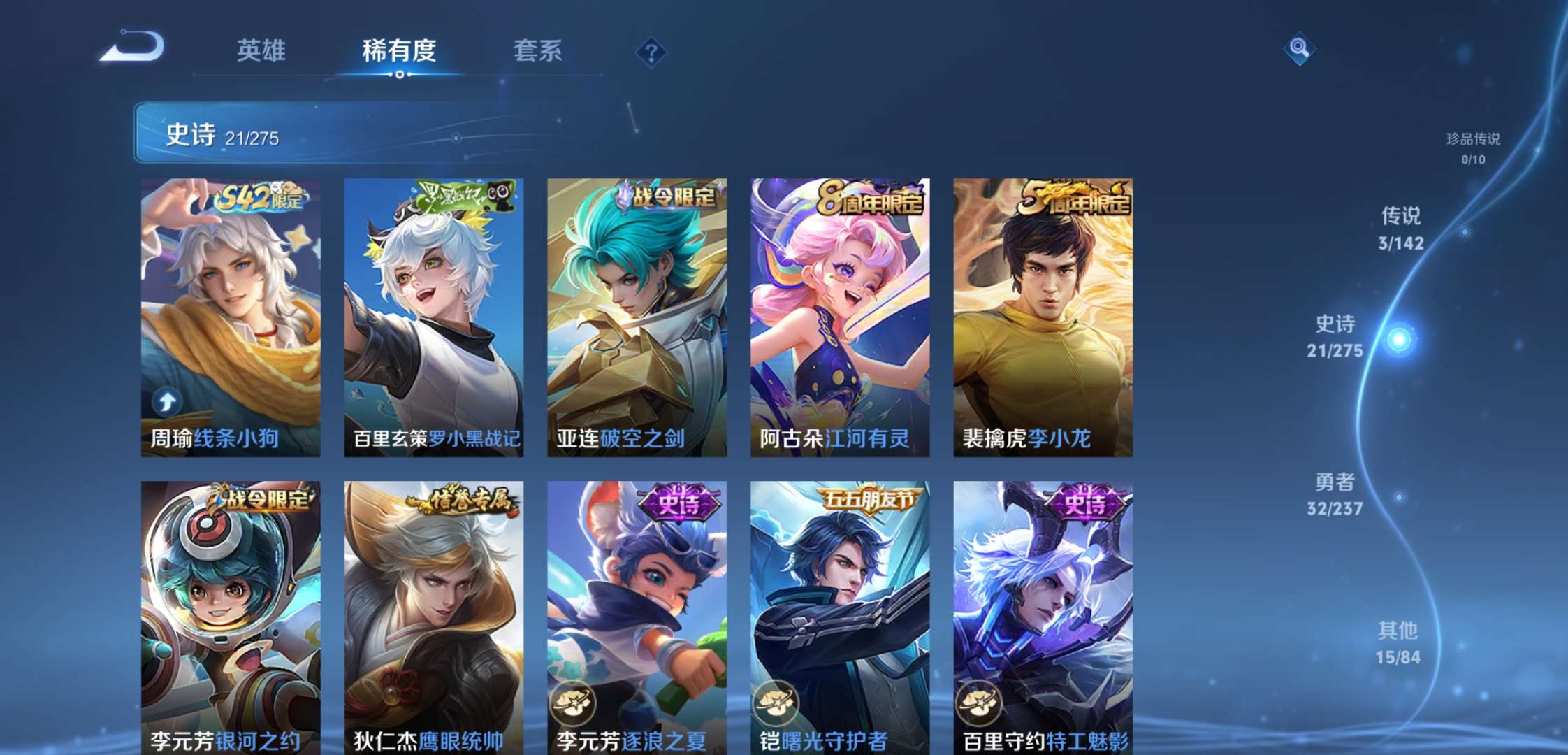Select the 狄仁杰鹰眼统帅 skin card
The image size is (1568, 755).
click(x=430, y=615)
